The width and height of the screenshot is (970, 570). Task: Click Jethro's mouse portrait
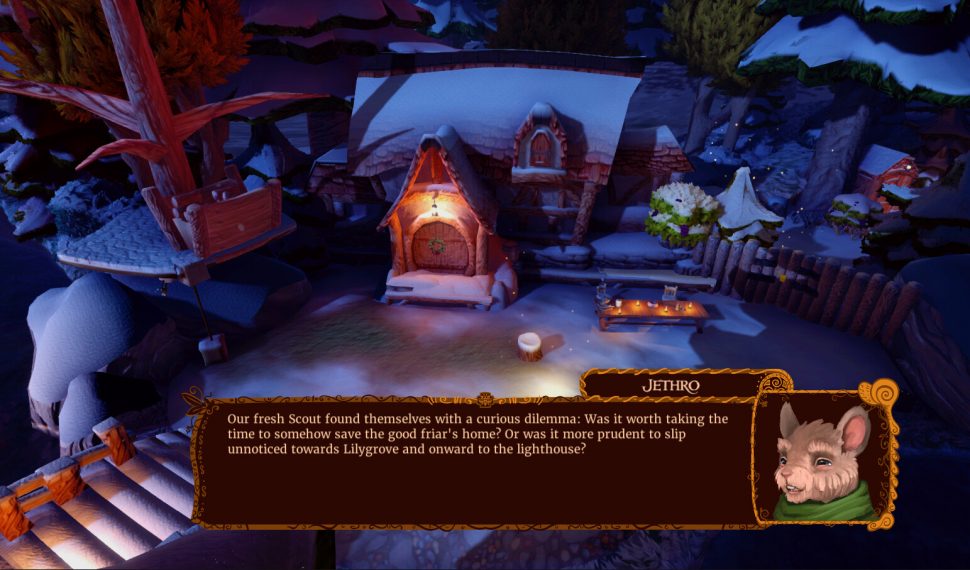[823, 456]
